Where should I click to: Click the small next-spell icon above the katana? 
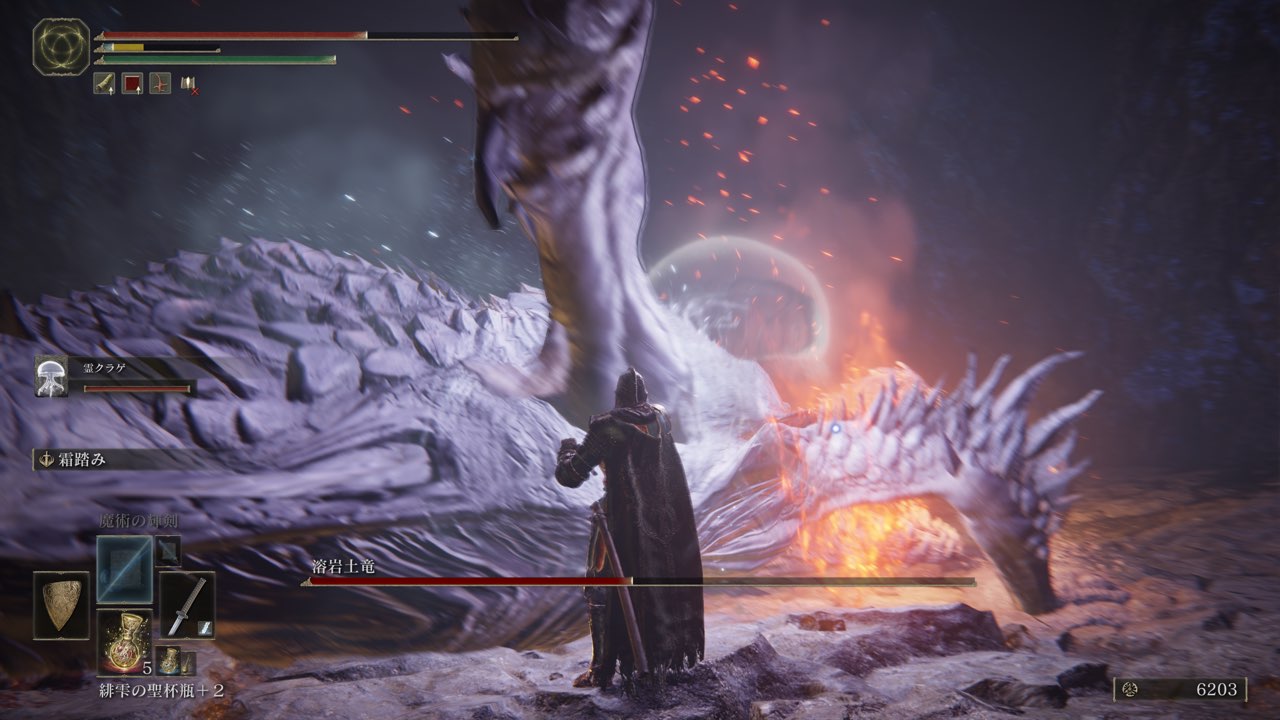pos(168,549)
